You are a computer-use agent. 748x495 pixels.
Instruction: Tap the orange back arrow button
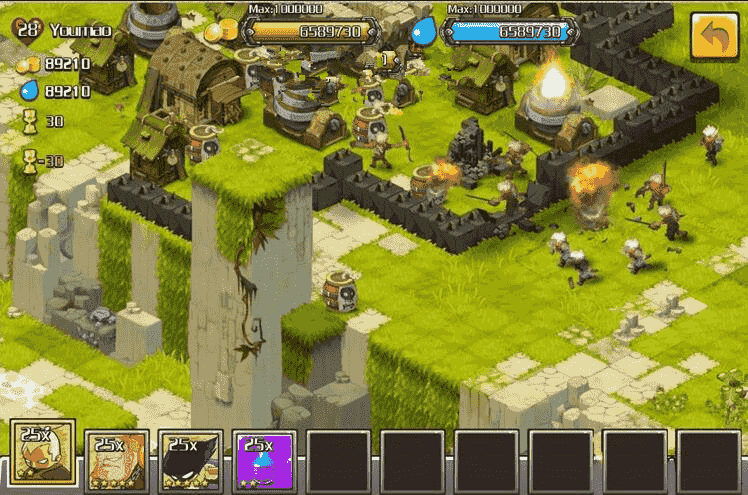coord(714,37)
